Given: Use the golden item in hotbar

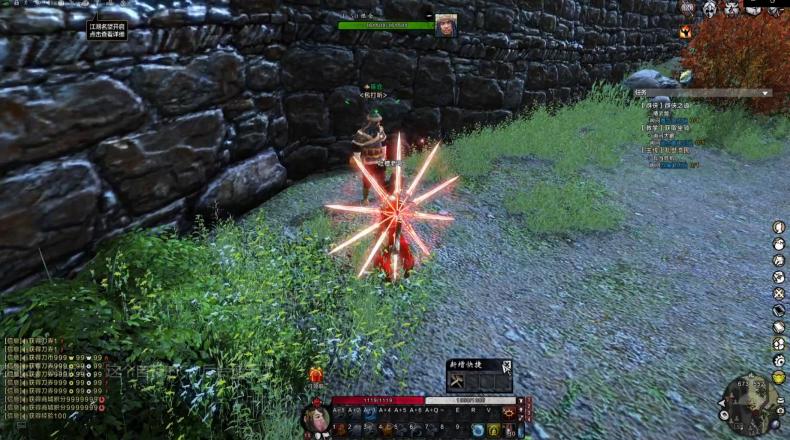Looking at the screenshot, I should (x=494, y=429).
